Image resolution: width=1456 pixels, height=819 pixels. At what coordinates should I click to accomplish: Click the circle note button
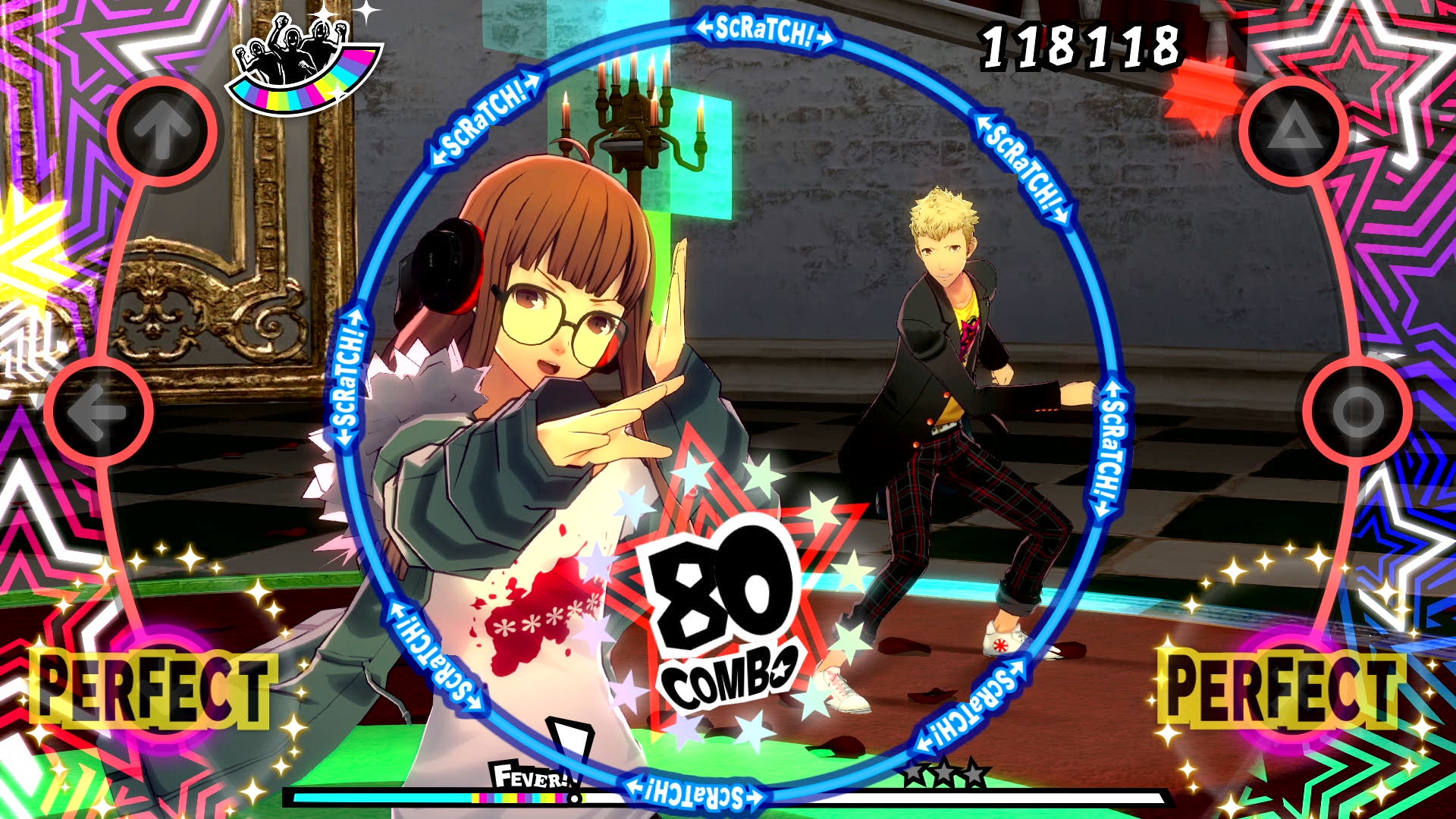point(1357,409)
